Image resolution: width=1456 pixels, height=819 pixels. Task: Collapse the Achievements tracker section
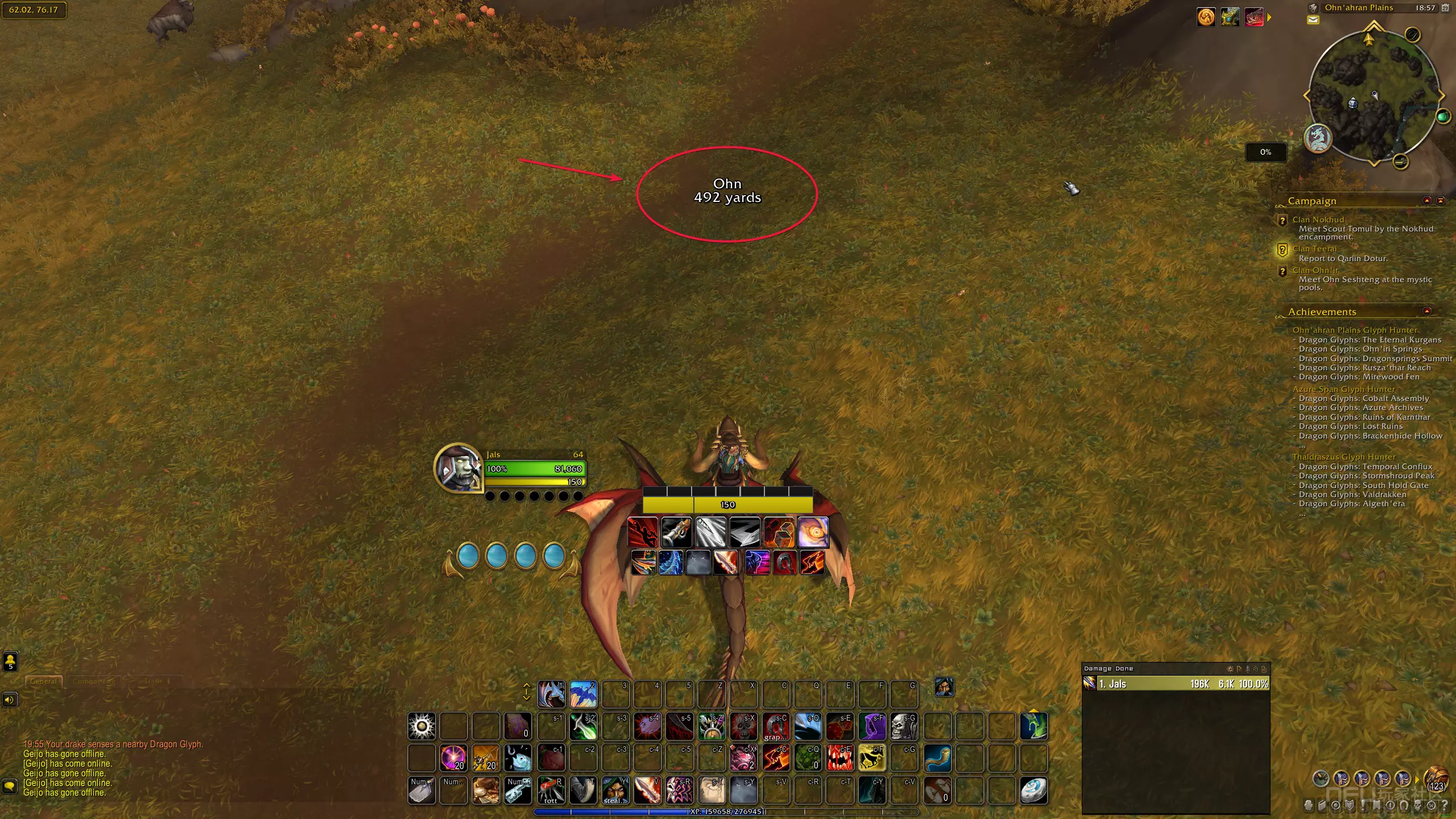coord(1426,312)
